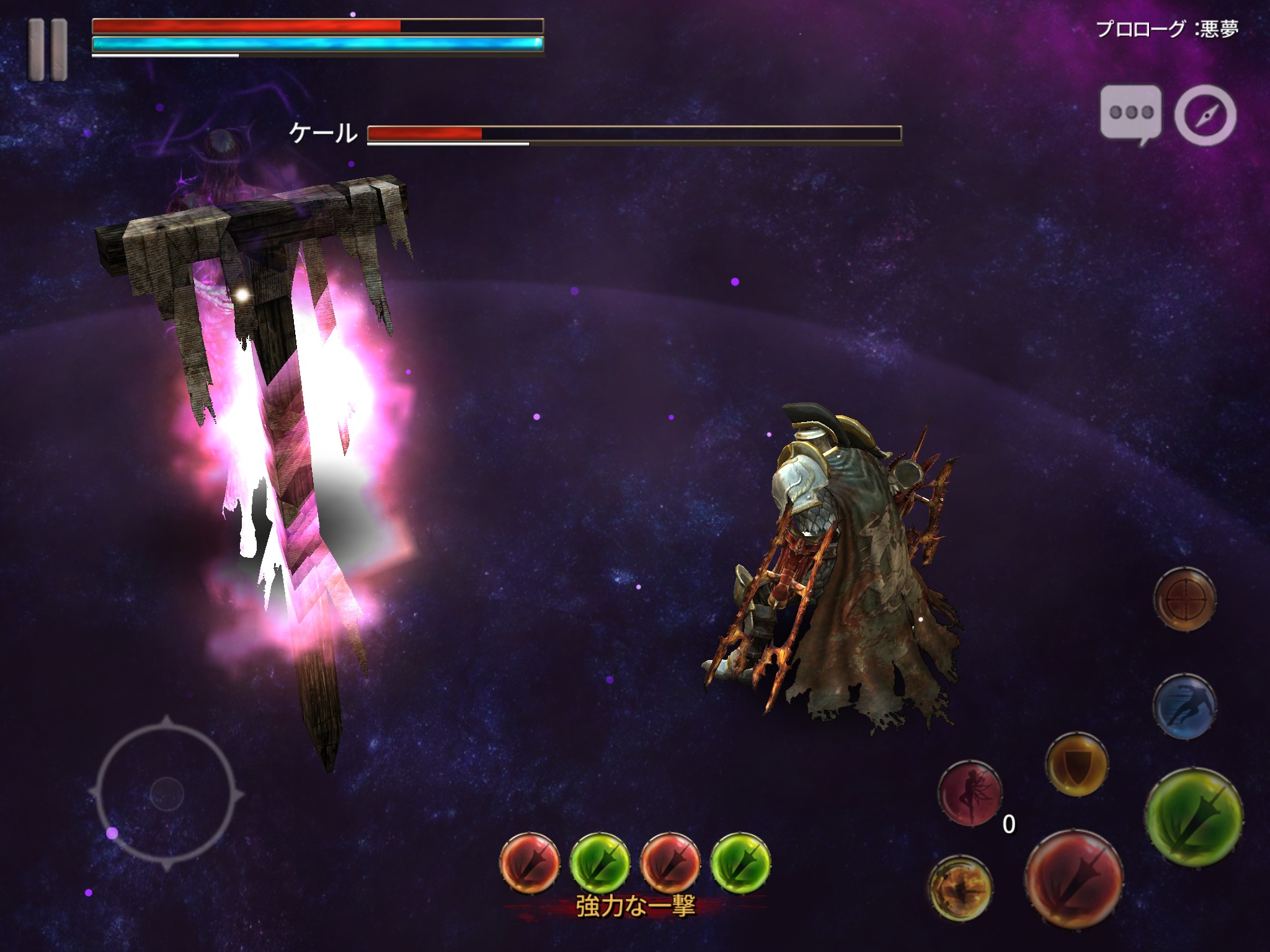
Task: Activate the blue dash ability
Action: (x=1184, y=706)
